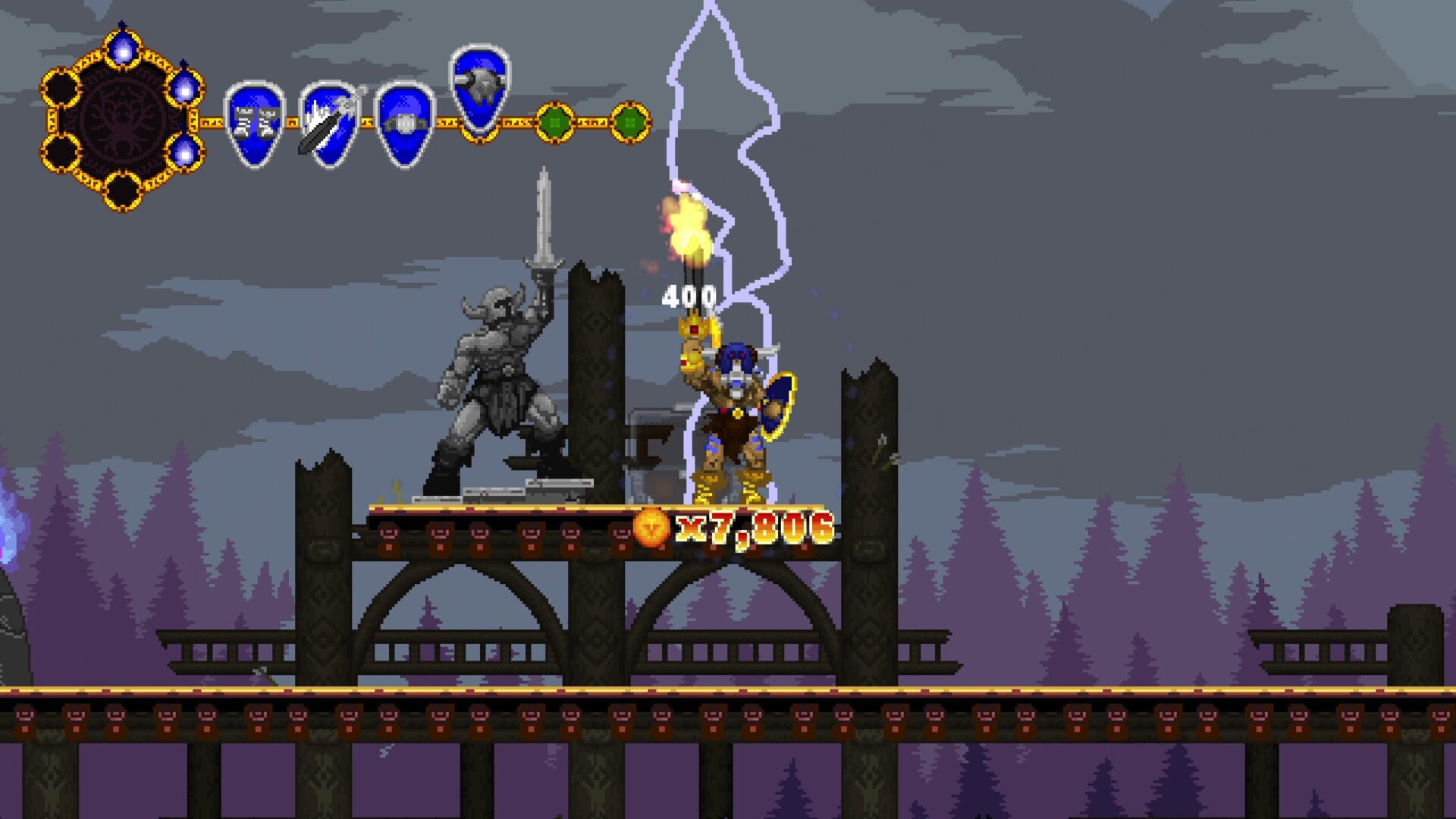1456x819 pixels.
Task: Select the boots gear shield icon
Action: click(x=255, y=124)
